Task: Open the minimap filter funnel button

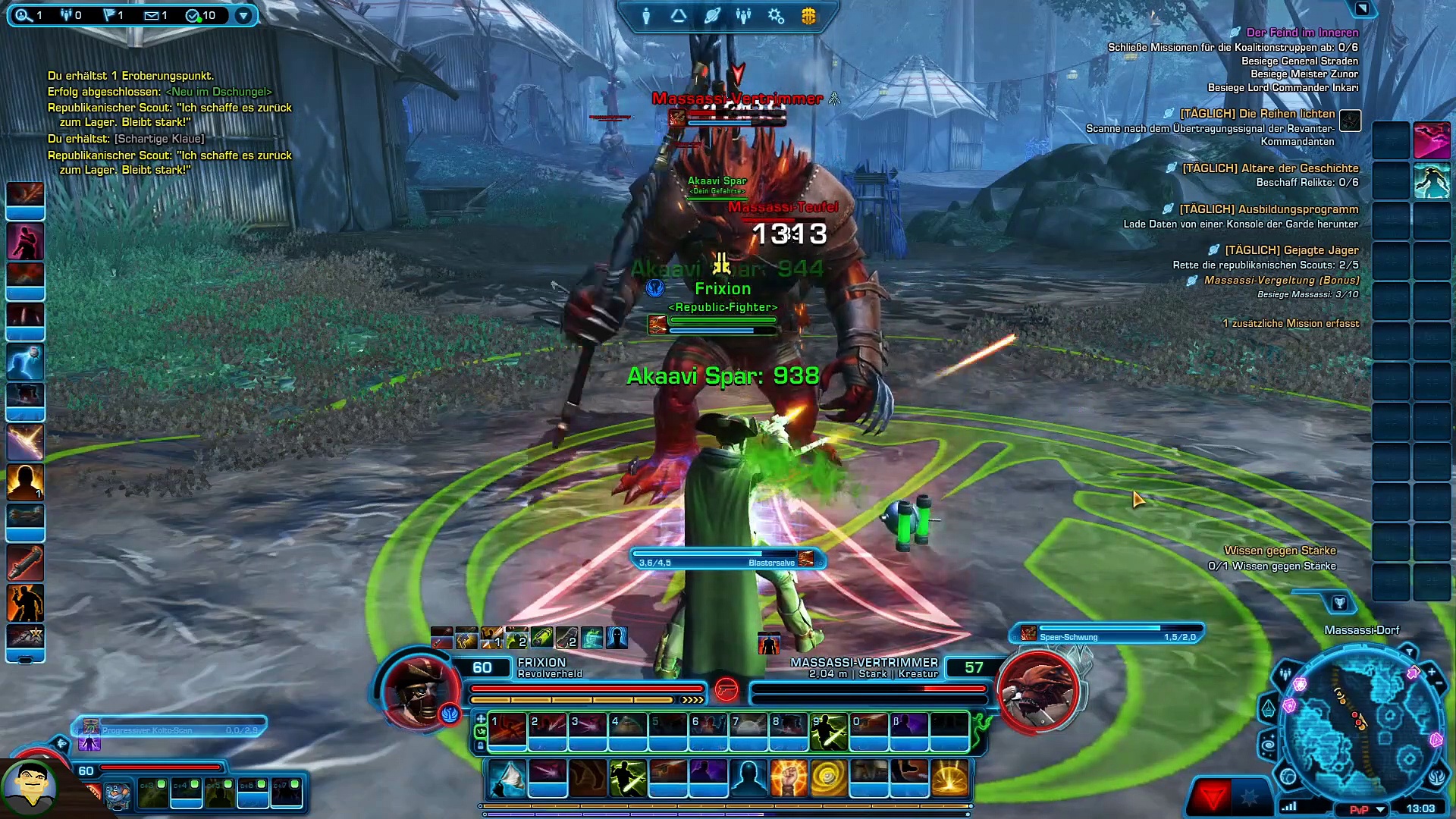Action: 1408,651
